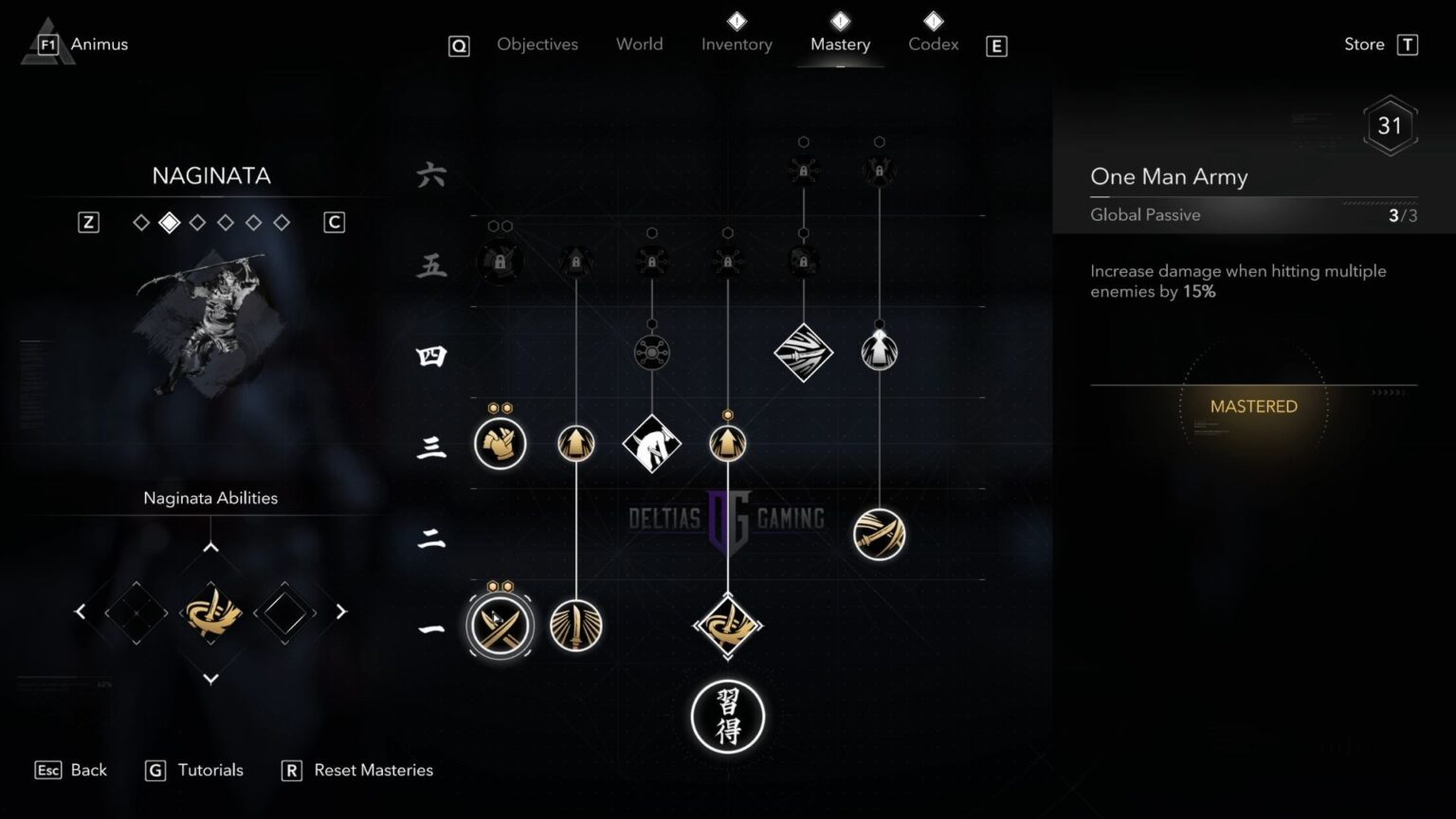Screen dimensions: 1456x819
Task: Select the gold sword mastery node in row one
Action: click(576, 626)
